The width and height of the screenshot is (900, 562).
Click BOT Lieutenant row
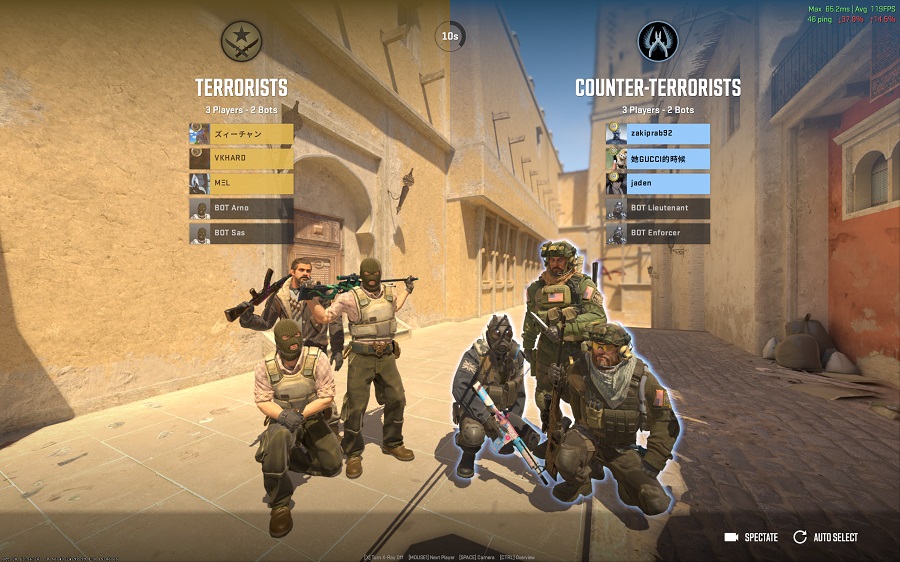pyautogui.click(x=657, y=208)
